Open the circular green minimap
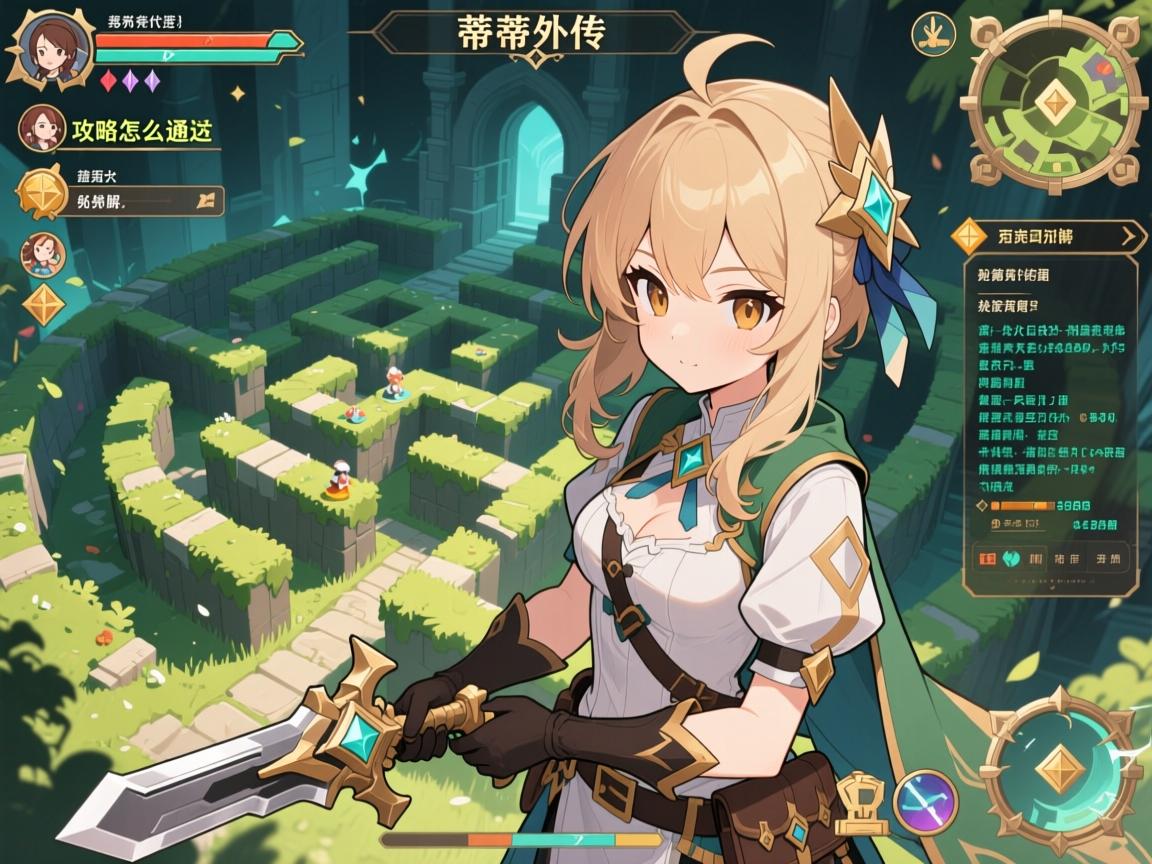This screenshot has height=864, width=1152. (1050, 104)
